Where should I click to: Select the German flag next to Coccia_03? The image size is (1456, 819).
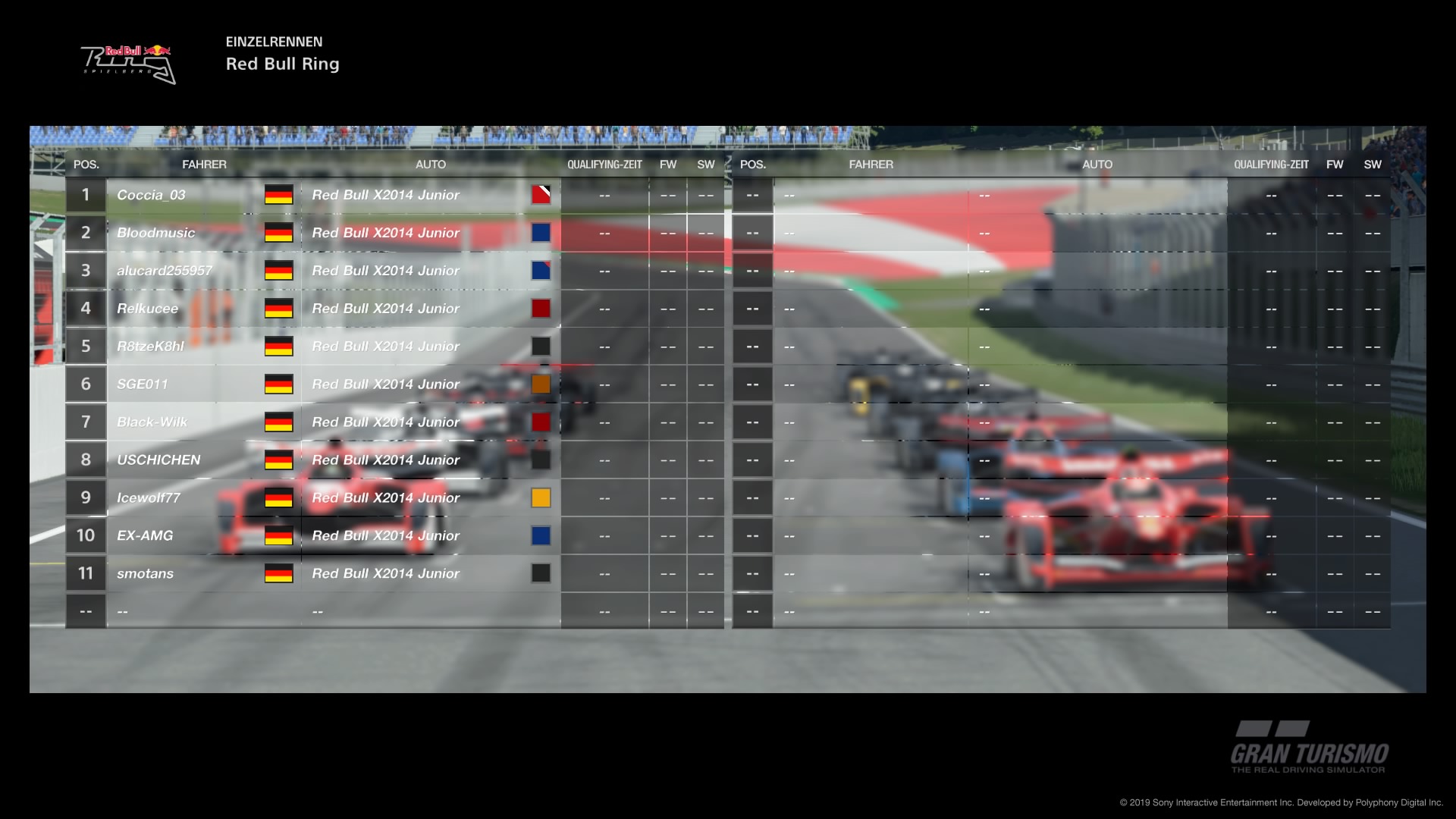279,195
